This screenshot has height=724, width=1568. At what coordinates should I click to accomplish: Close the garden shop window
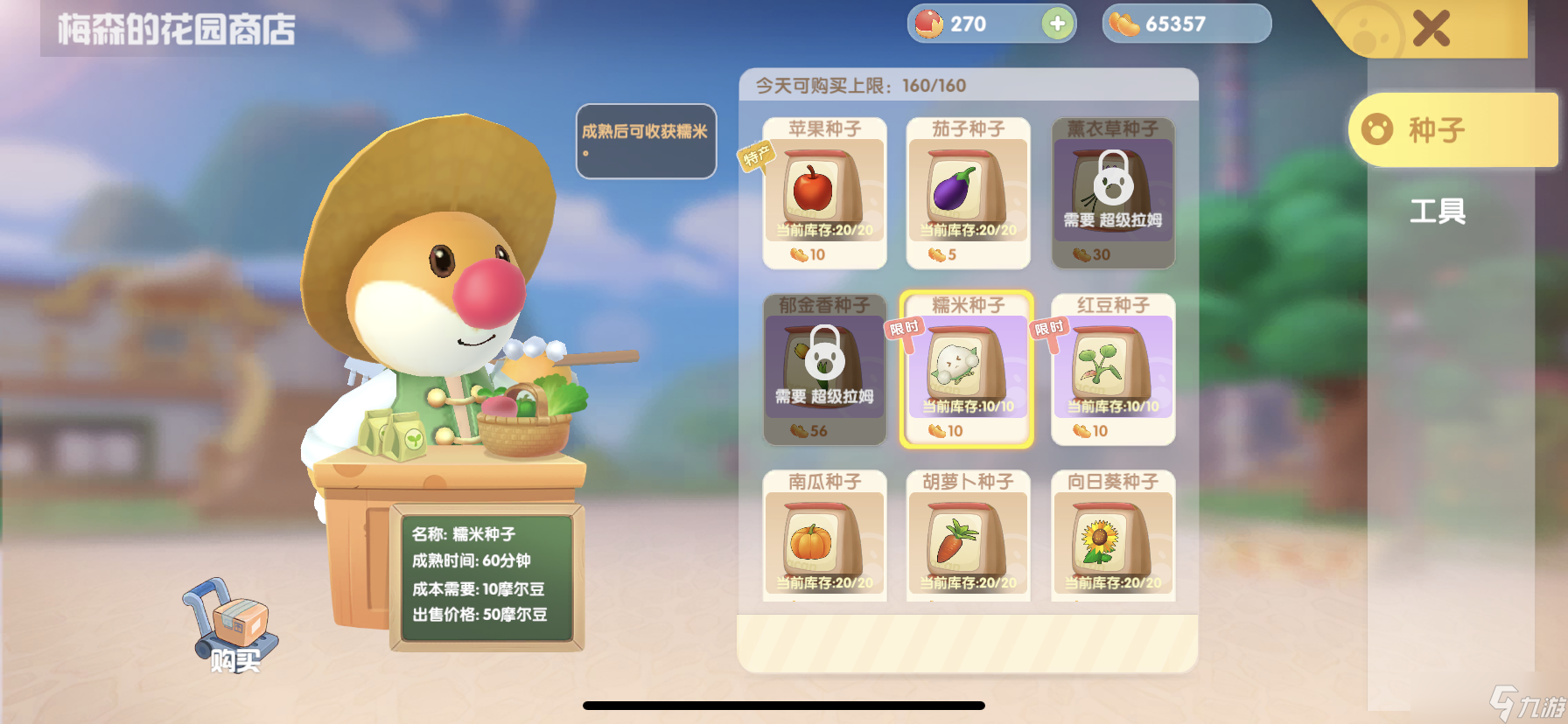click(x=1431, y=29)
